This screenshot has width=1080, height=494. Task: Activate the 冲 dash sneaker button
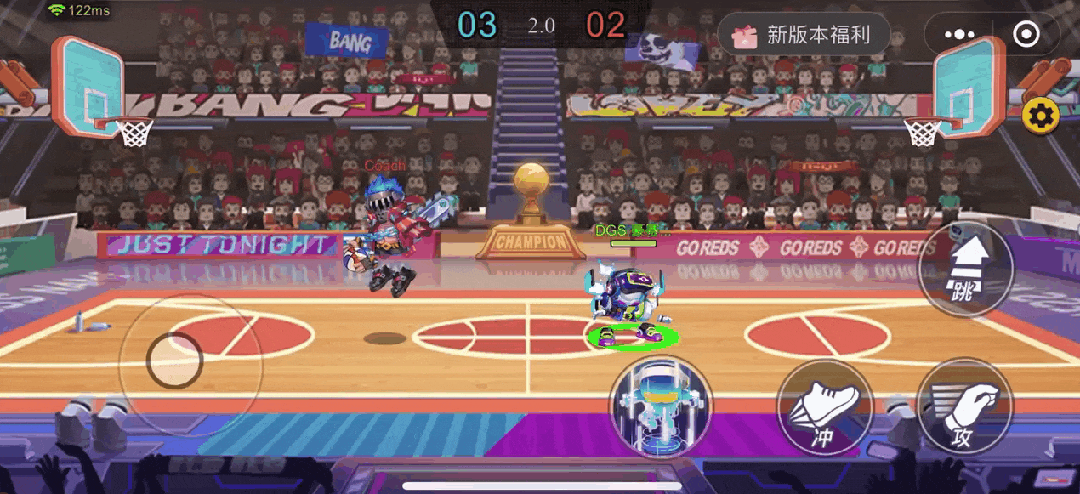coord(825,408)
